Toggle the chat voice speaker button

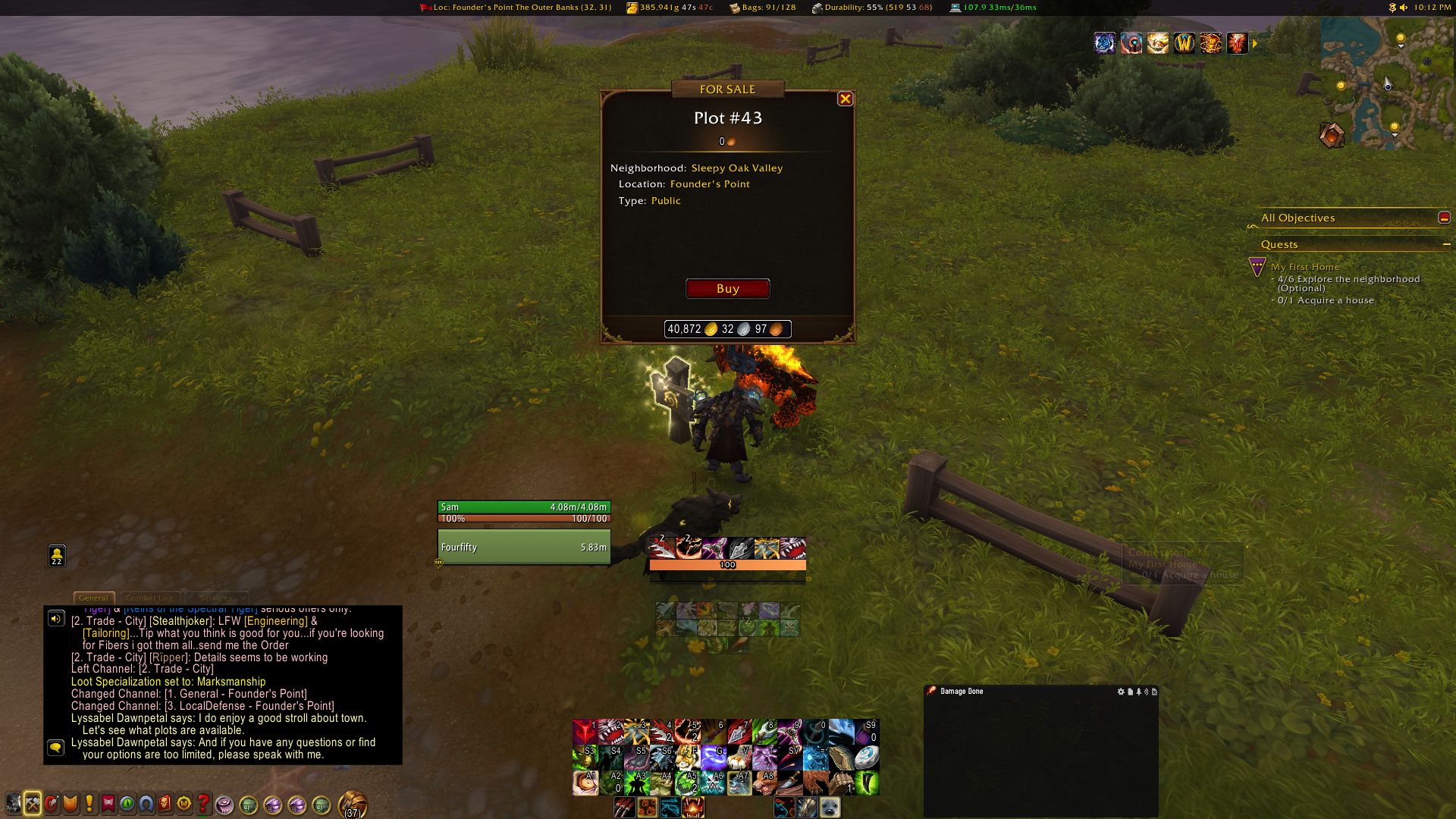pyautogui.click(x=56, y=619)
